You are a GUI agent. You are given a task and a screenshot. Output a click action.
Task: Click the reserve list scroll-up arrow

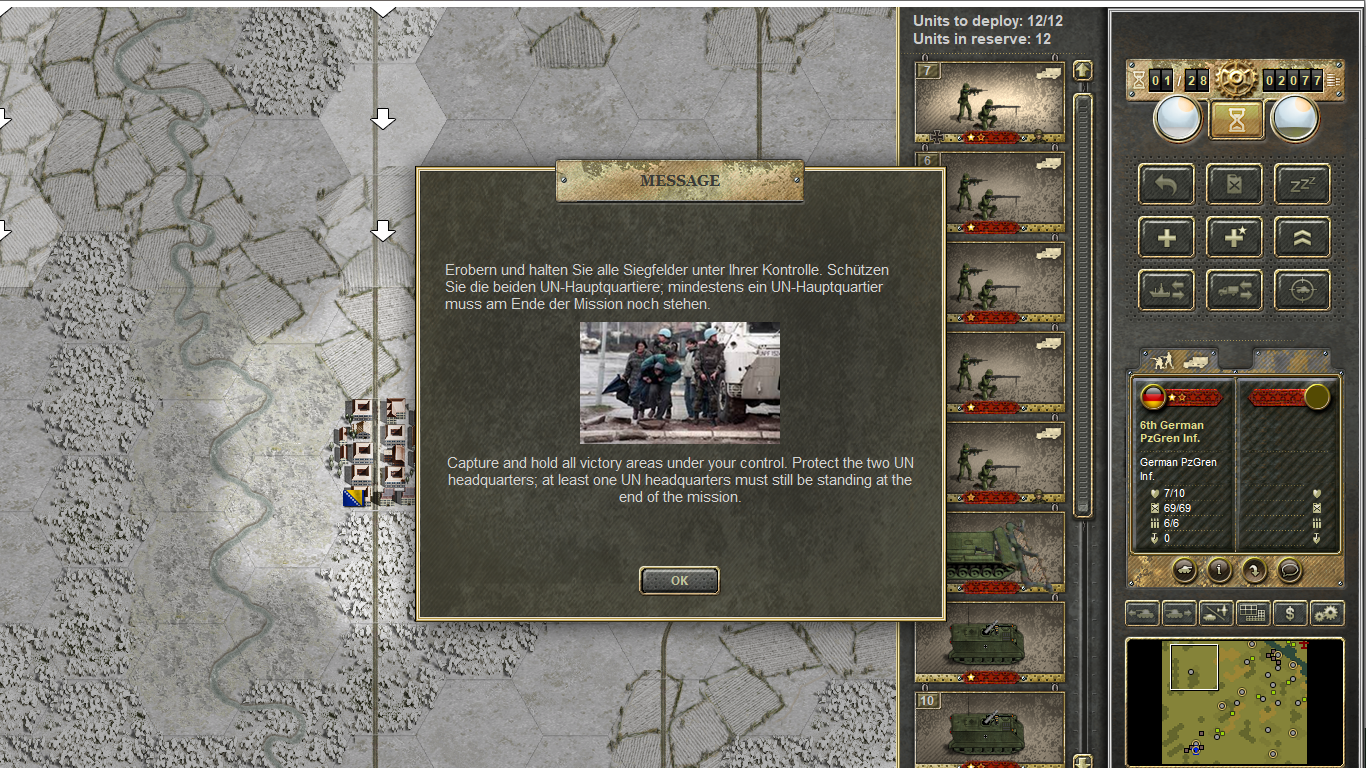[x=1082, y=71]
